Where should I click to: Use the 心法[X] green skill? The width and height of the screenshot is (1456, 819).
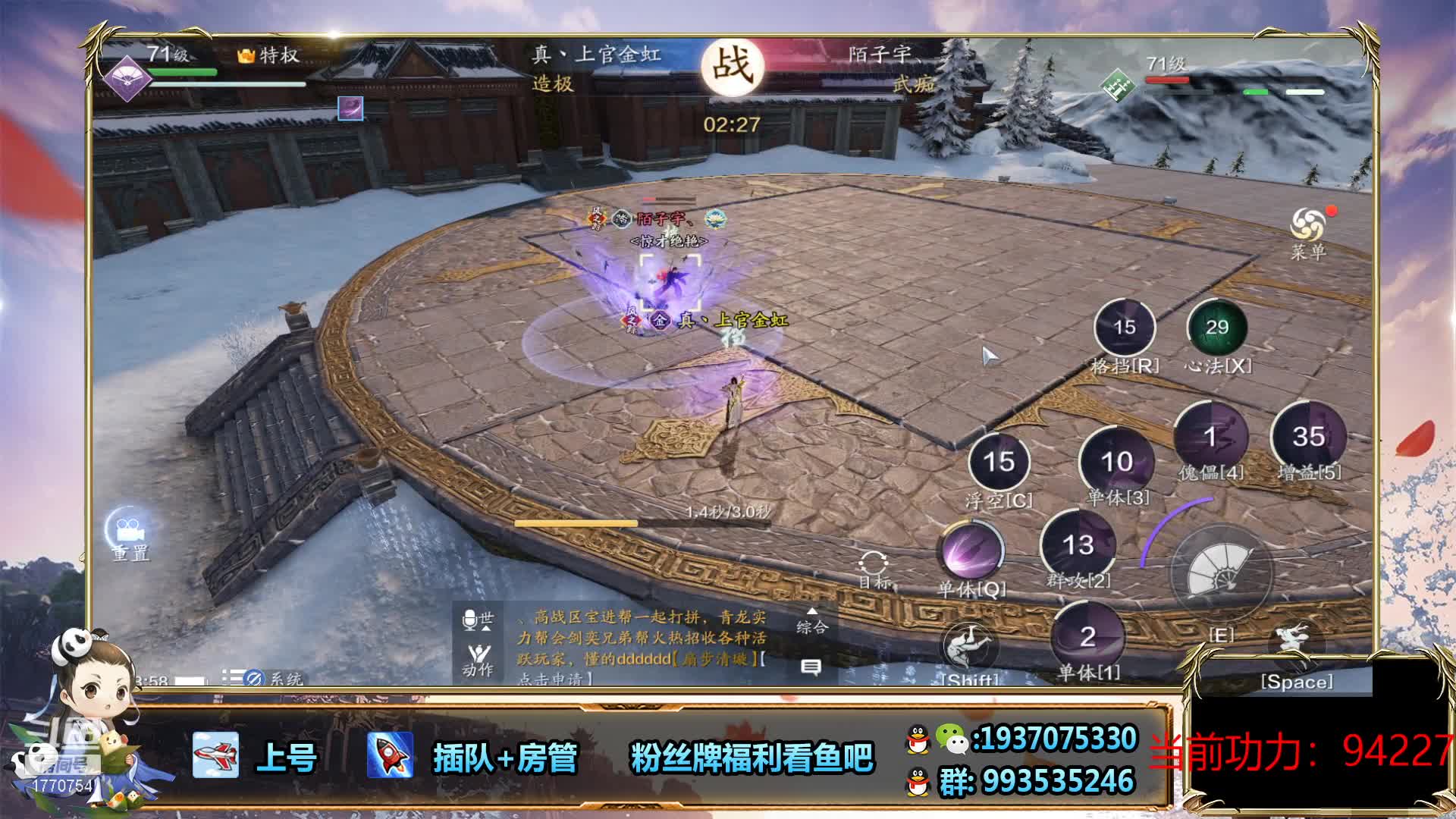1217,328
